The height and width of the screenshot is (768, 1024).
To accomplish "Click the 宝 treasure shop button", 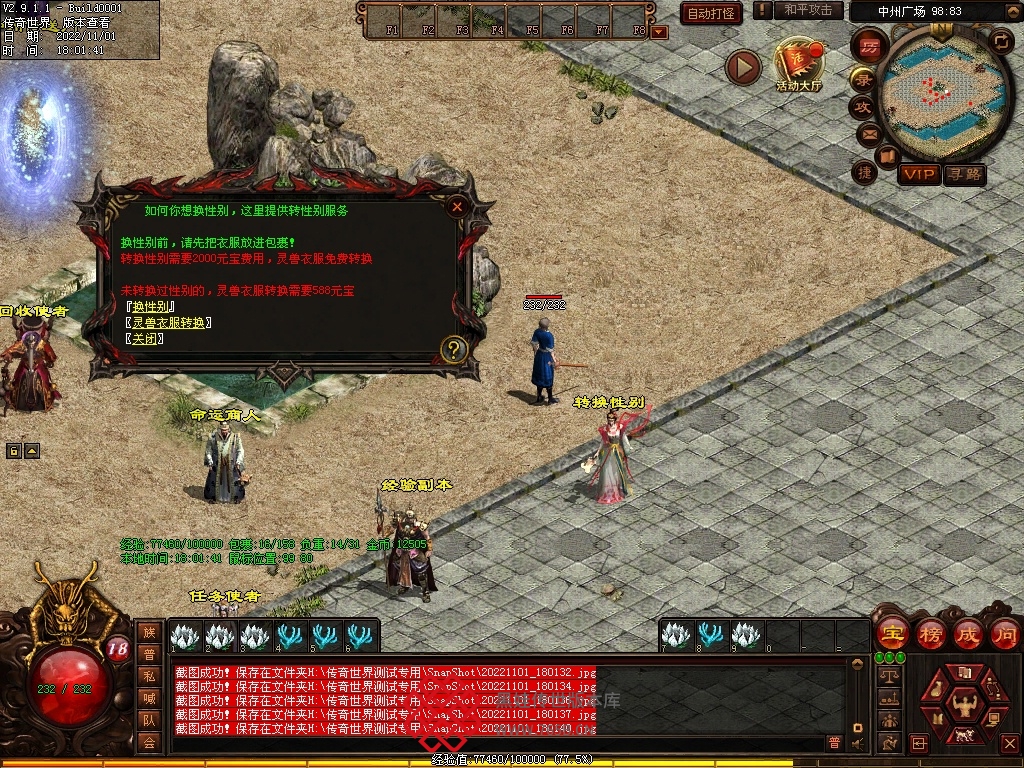I will 891,634.
